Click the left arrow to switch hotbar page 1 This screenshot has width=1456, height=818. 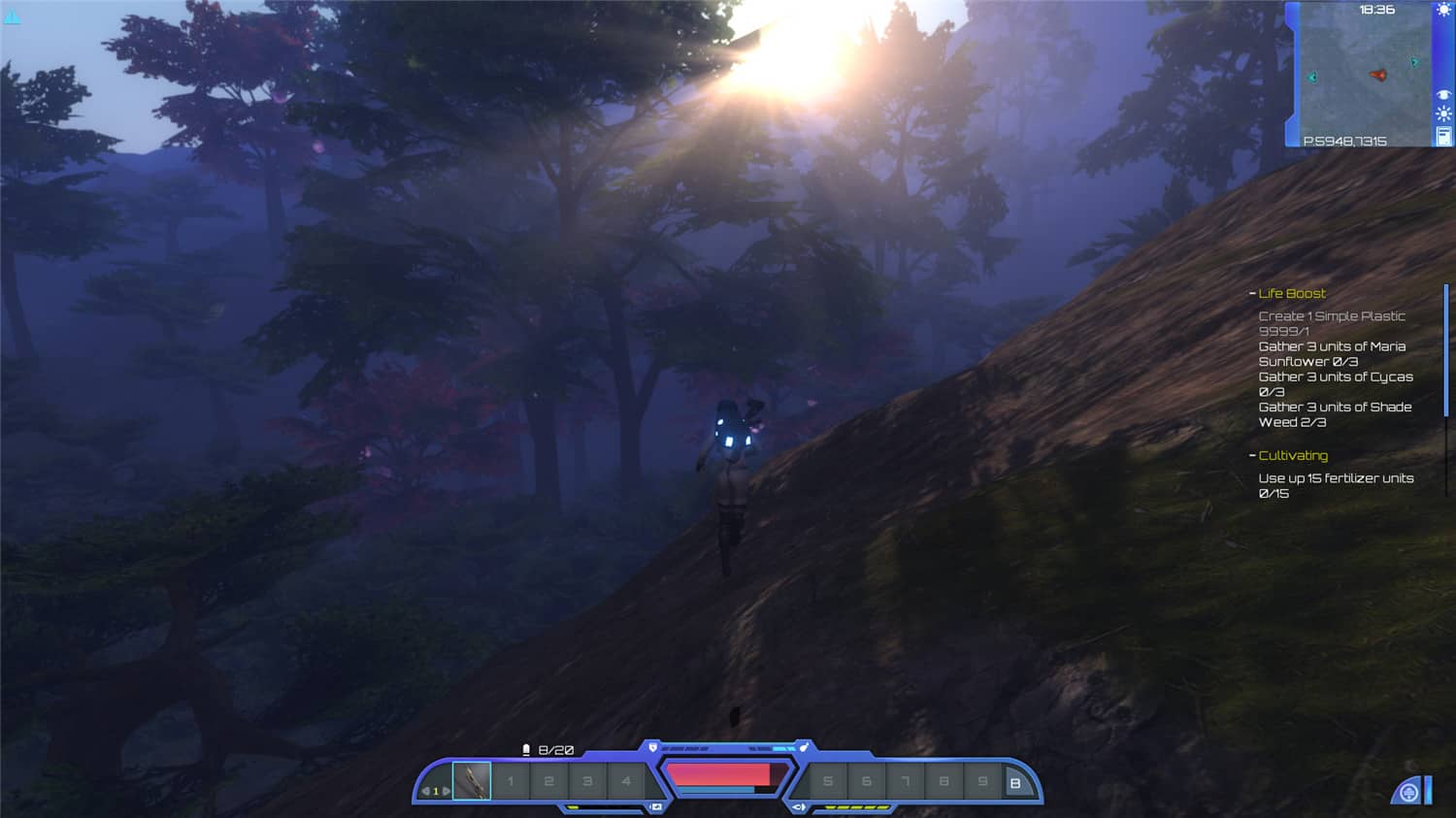[x=425, y=790]
